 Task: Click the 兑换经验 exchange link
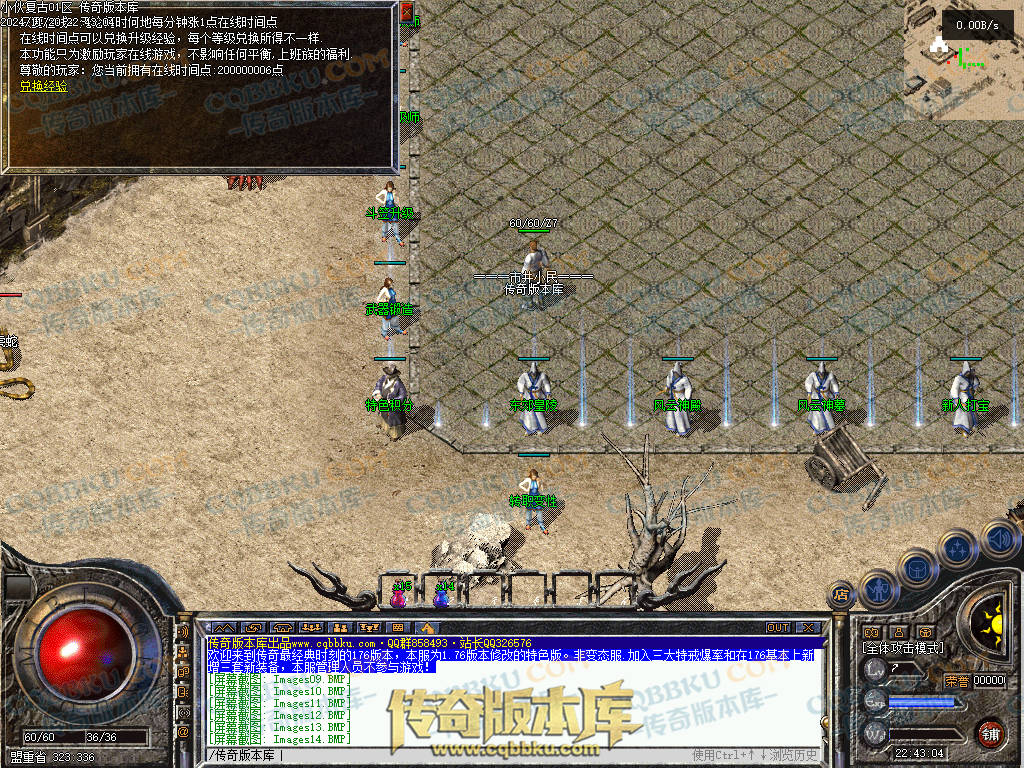pyautogui.click(x=44, y=86)
